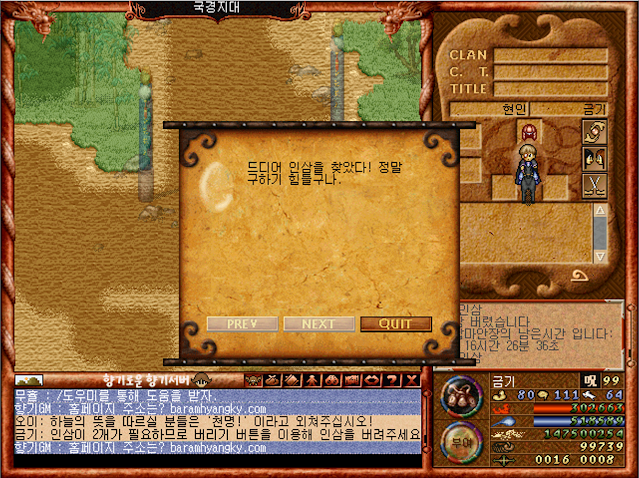Viewport: 639px width, 478px height.
Task: Select the red helmet equipment slot
Action: click(528, 132)
